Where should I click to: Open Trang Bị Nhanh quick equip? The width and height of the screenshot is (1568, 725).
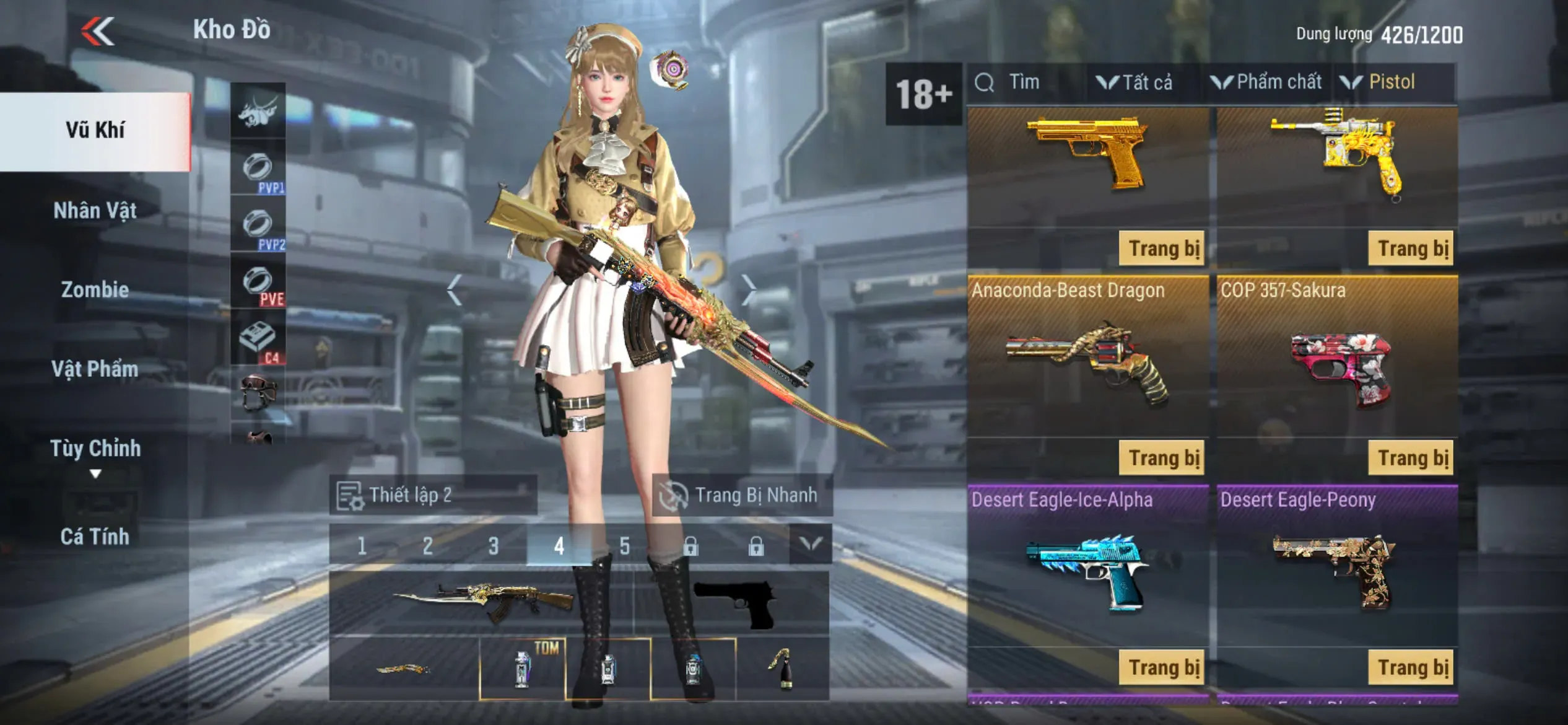(742, 495)
